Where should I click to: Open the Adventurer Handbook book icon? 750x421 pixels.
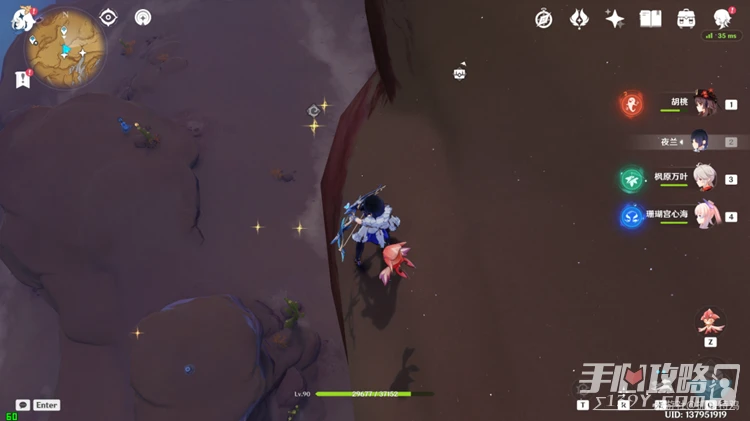pyautogui.click(x=651, y=19)
